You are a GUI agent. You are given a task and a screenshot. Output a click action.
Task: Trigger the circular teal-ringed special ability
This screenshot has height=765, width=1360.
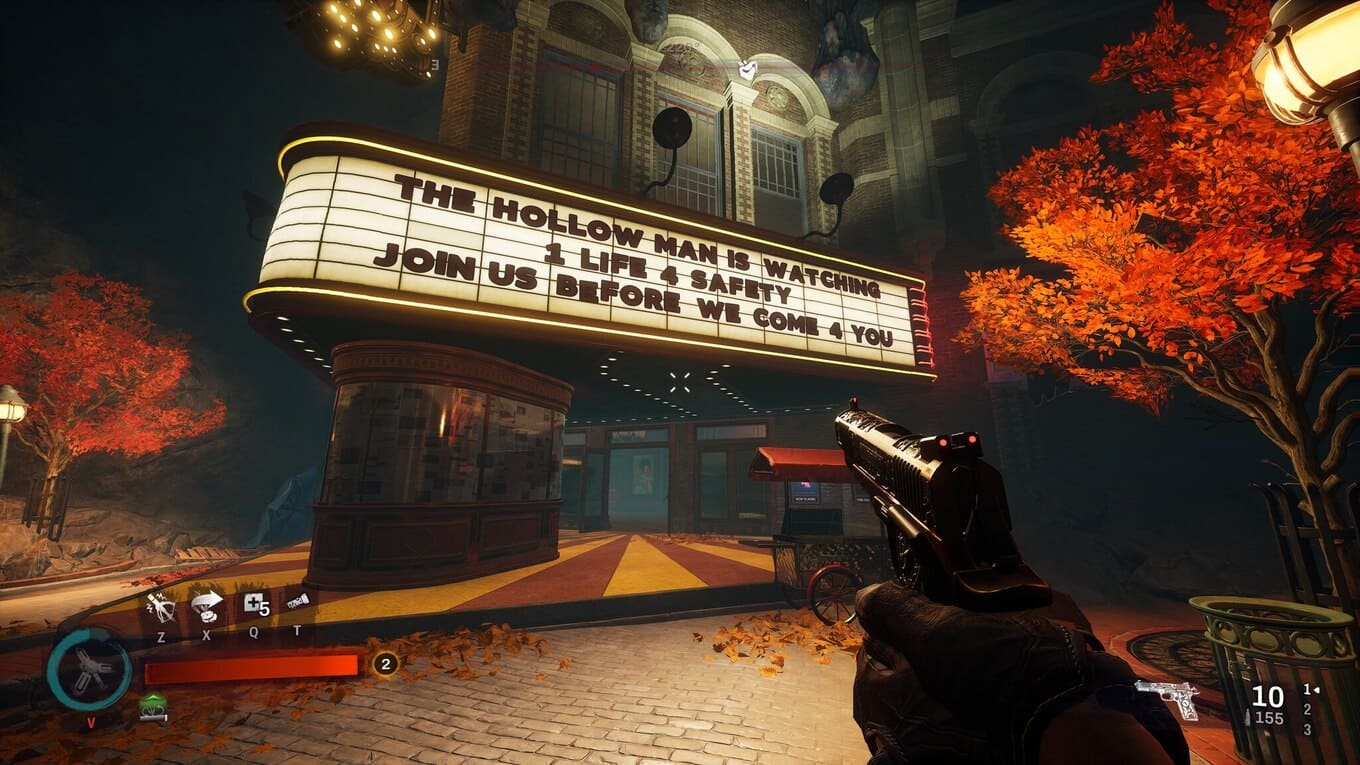[x=89, y=669]
